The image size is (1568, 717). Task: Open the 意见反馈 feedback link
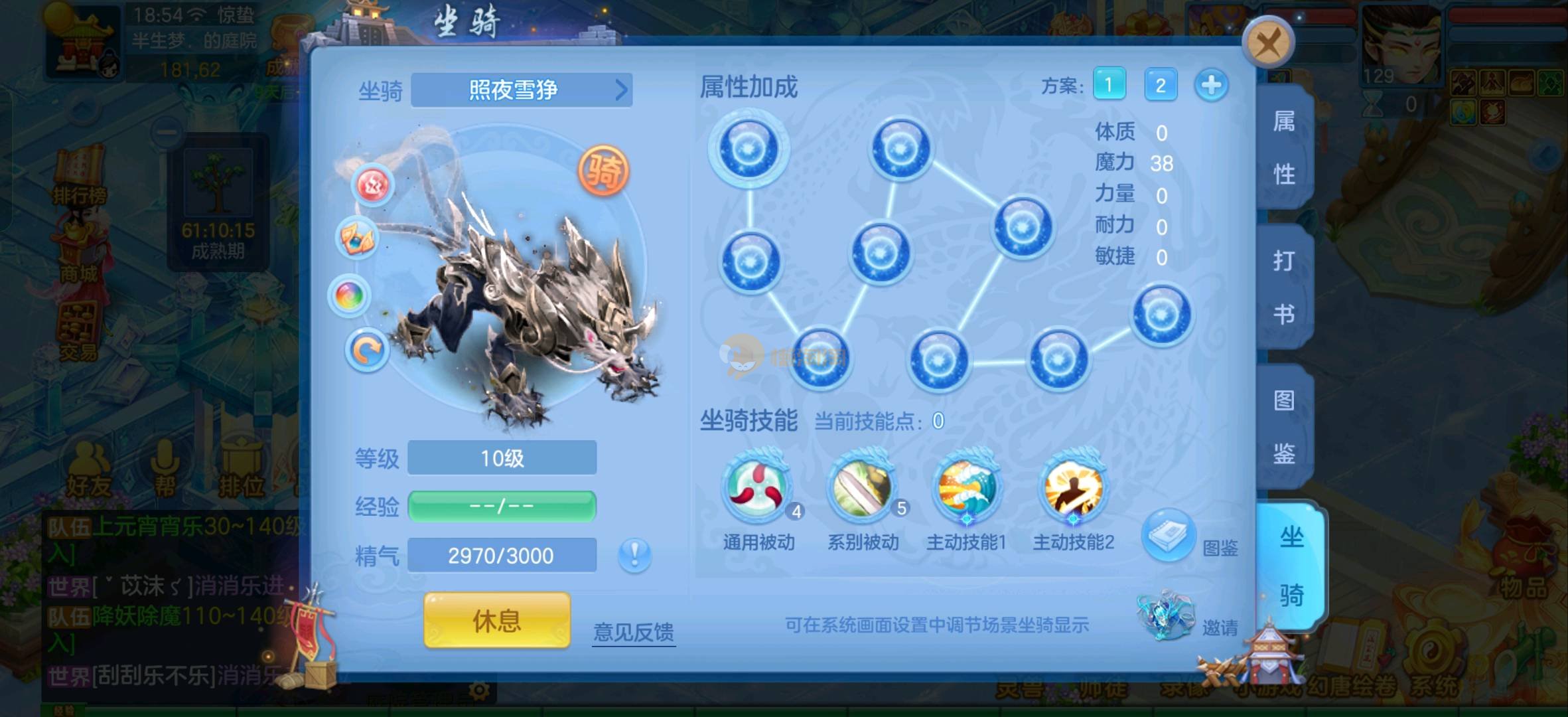[634, 631]
